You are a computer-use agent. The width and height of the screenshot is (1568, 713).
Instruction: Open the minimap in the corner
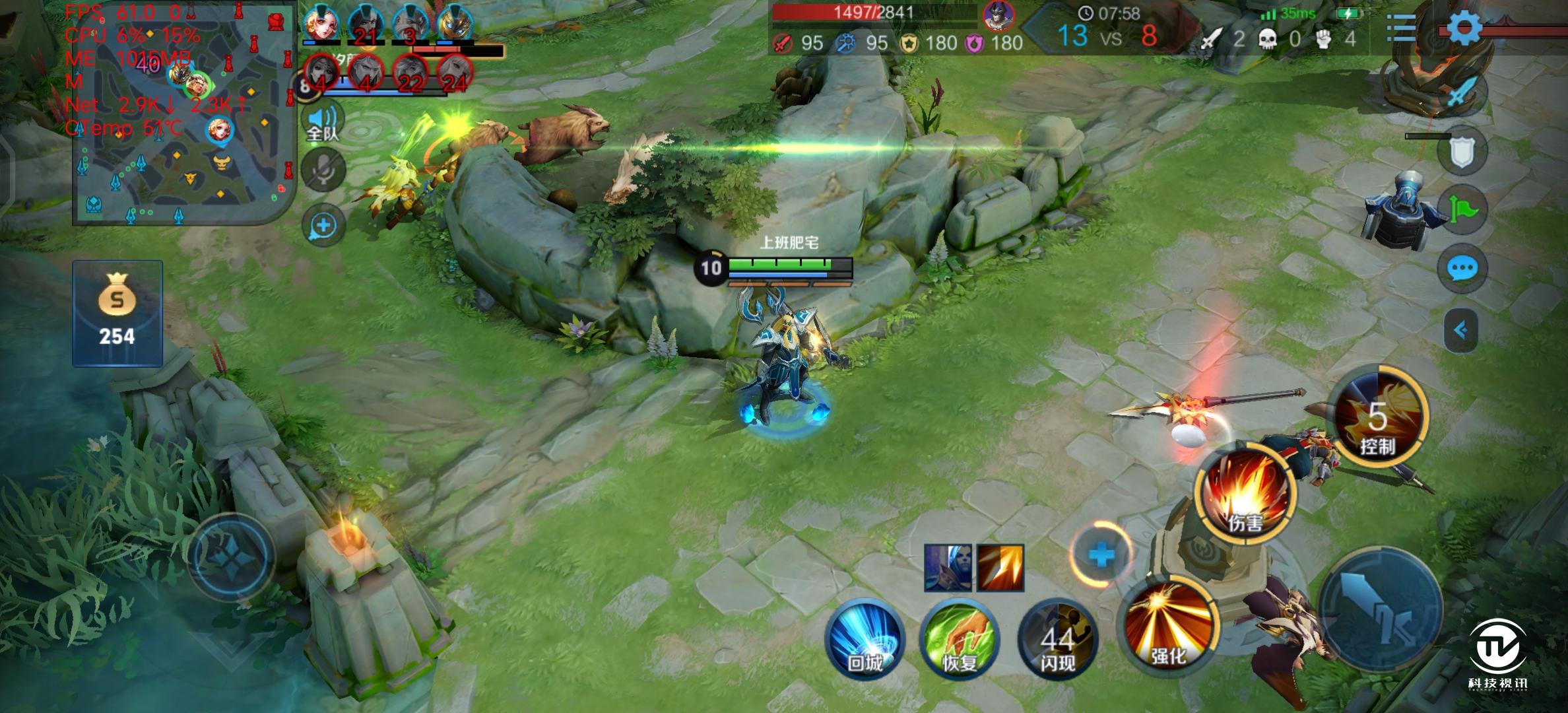coord(182,114)
